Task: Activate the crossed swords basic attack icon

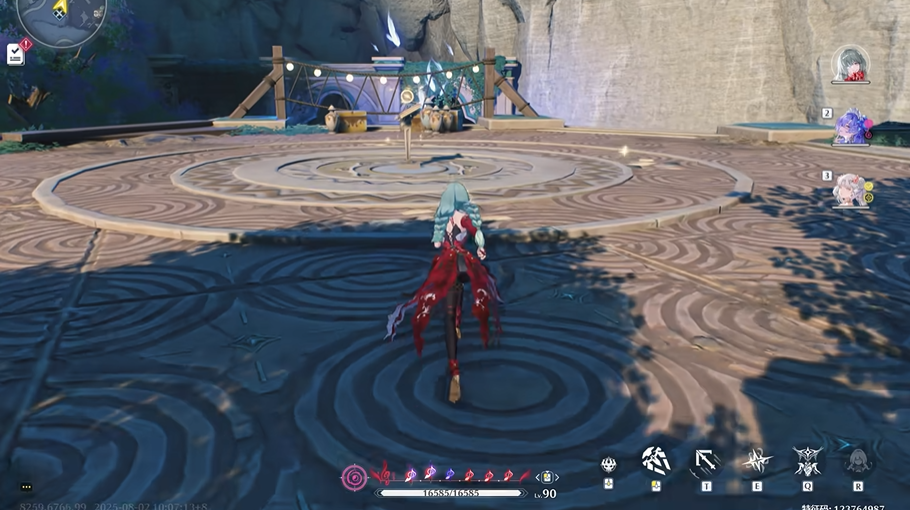Action: pyautogui.click(x=656, y=461)
